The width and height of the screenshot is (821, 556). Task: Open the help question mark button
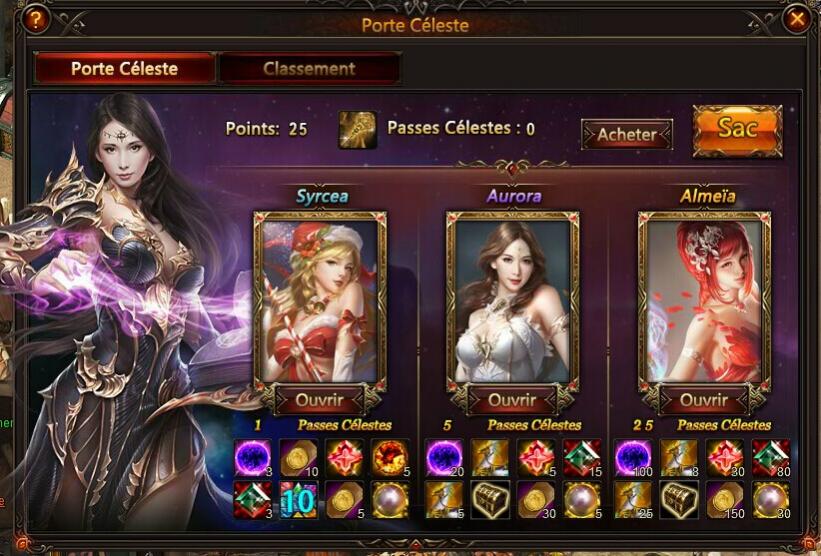click(35, 19)
